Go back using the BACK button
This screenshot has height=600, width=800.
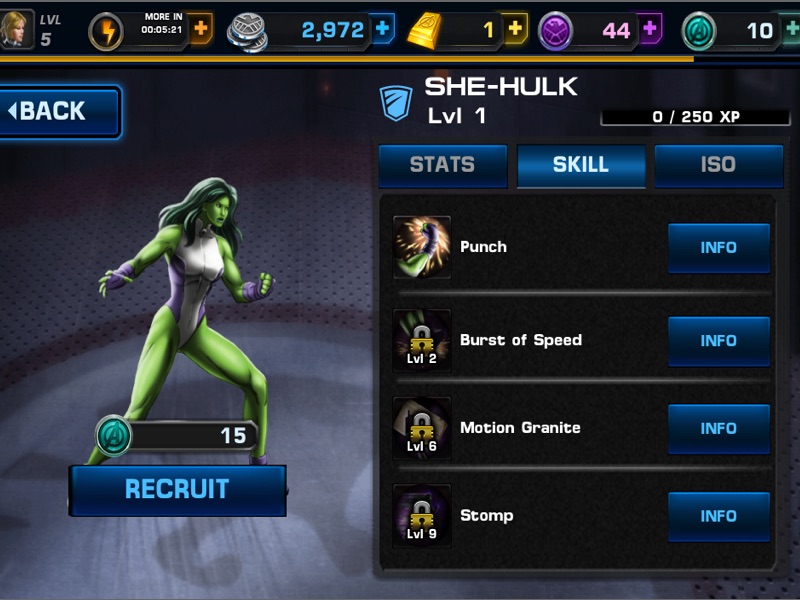click(x=60, y=111)
